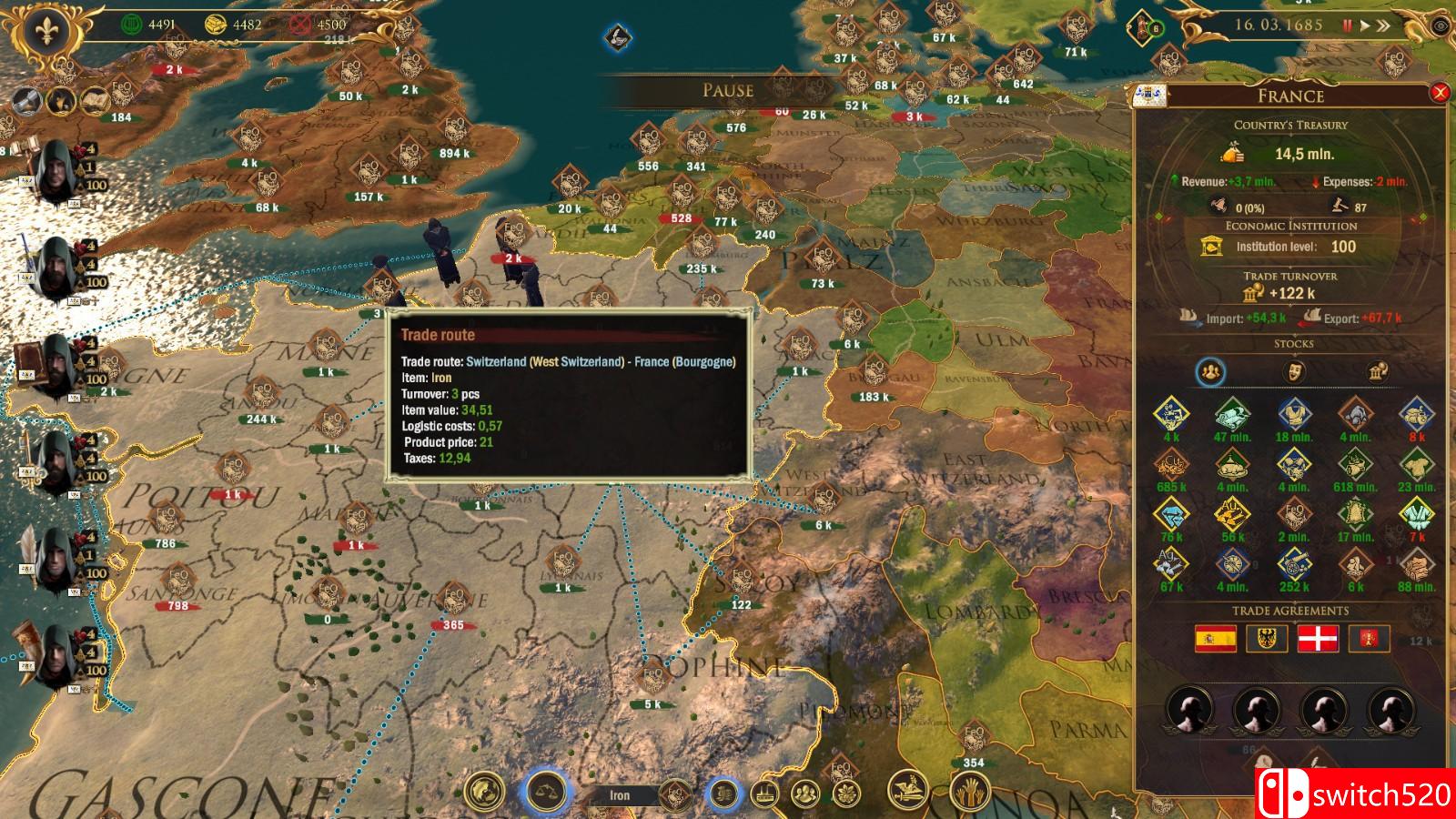Toggle the eye visibility icon

(1441, 25)
